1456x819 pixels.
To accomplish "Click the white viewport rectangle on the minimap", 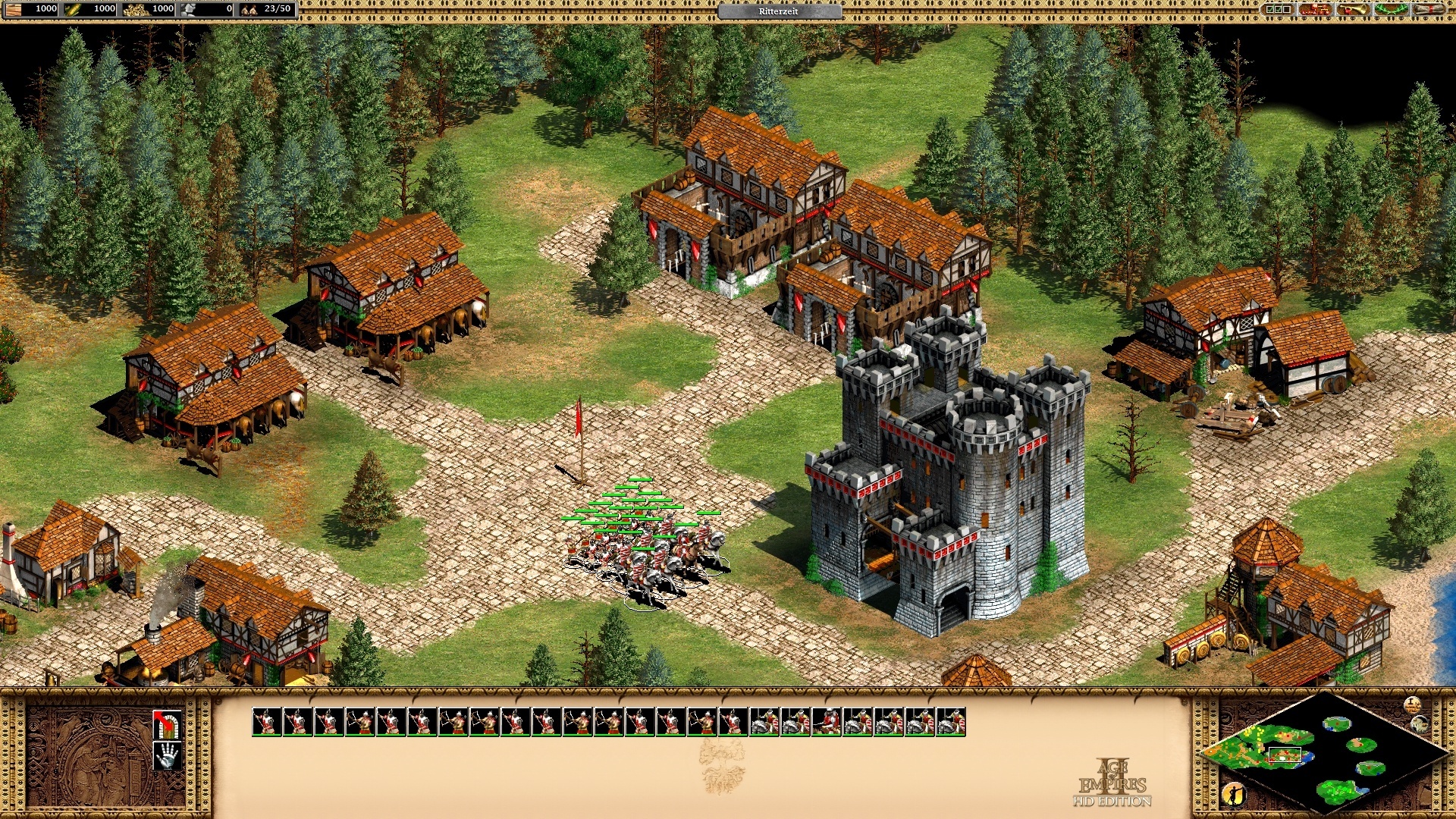I will 1285,755.
